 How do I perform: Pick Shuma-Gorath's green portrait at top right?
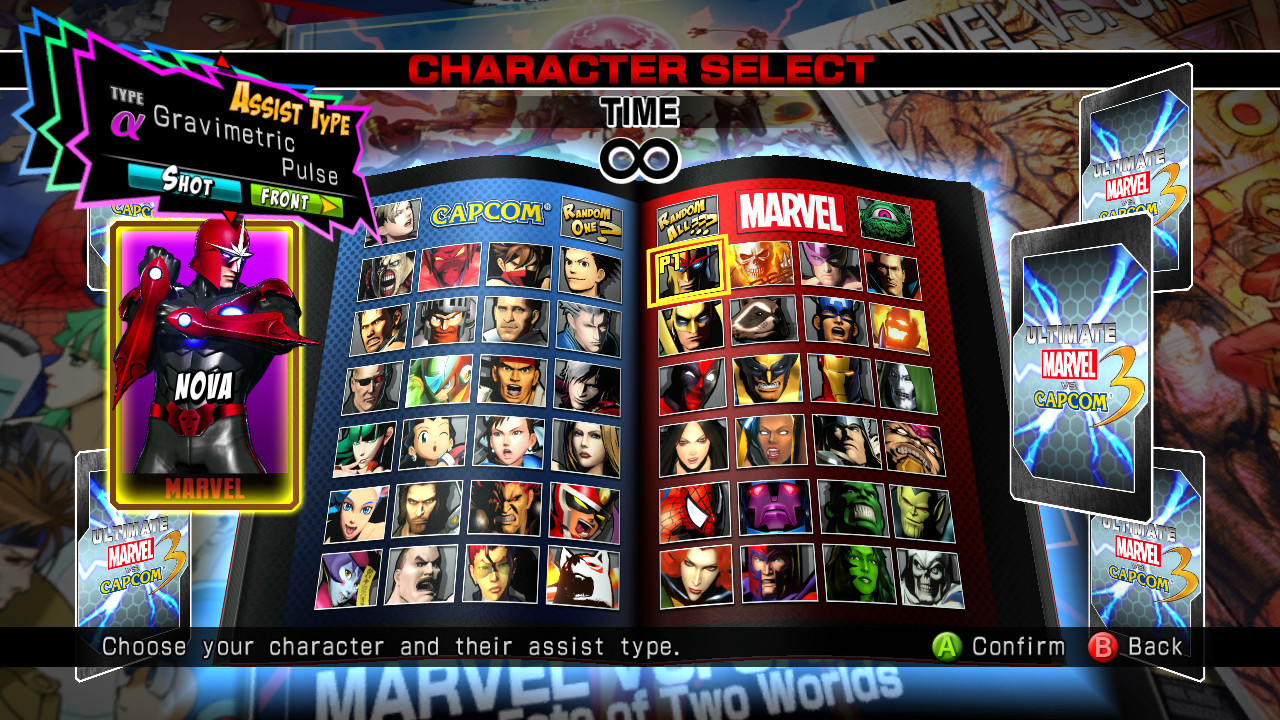click(886, 217)
